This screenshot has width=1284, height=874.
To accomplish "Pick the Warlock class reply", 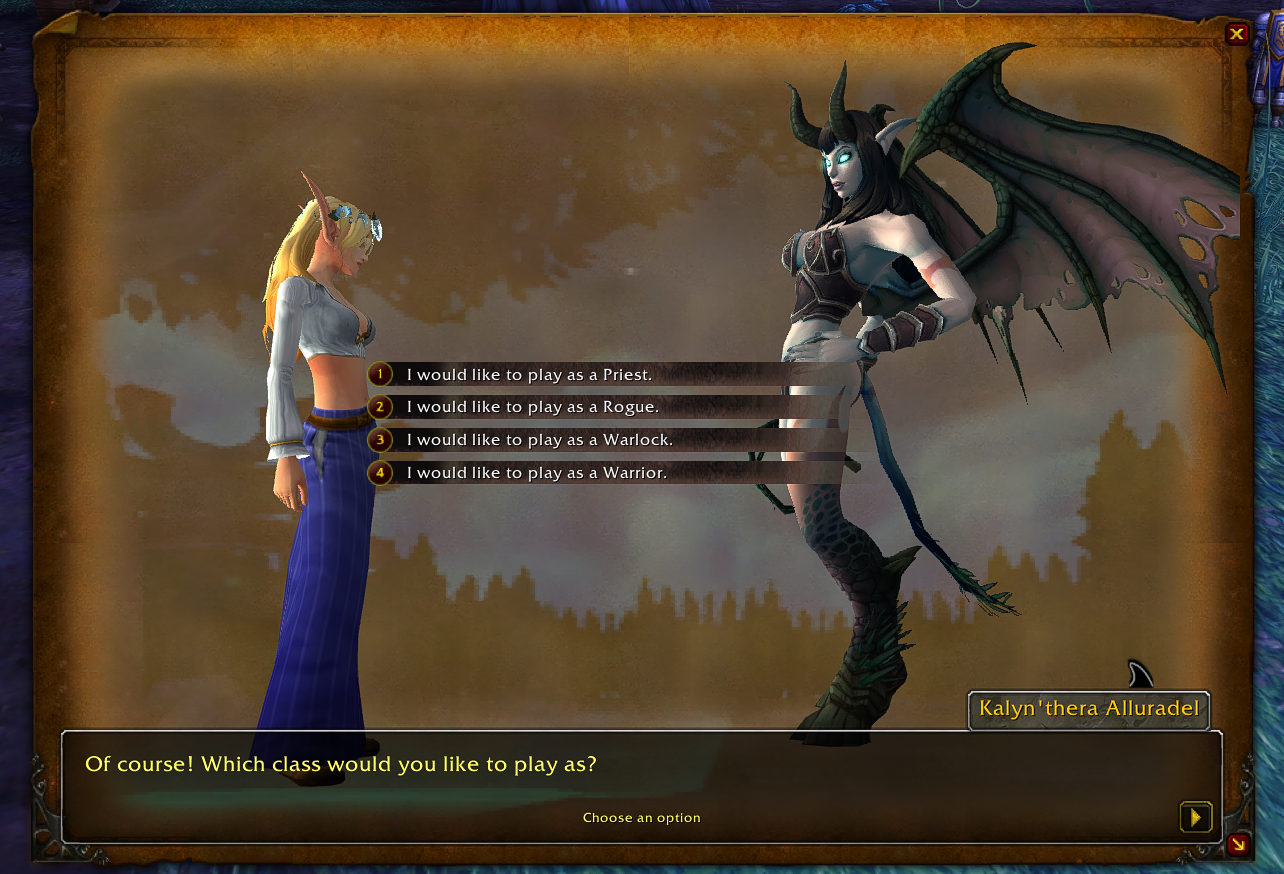I will pos(539,440).
